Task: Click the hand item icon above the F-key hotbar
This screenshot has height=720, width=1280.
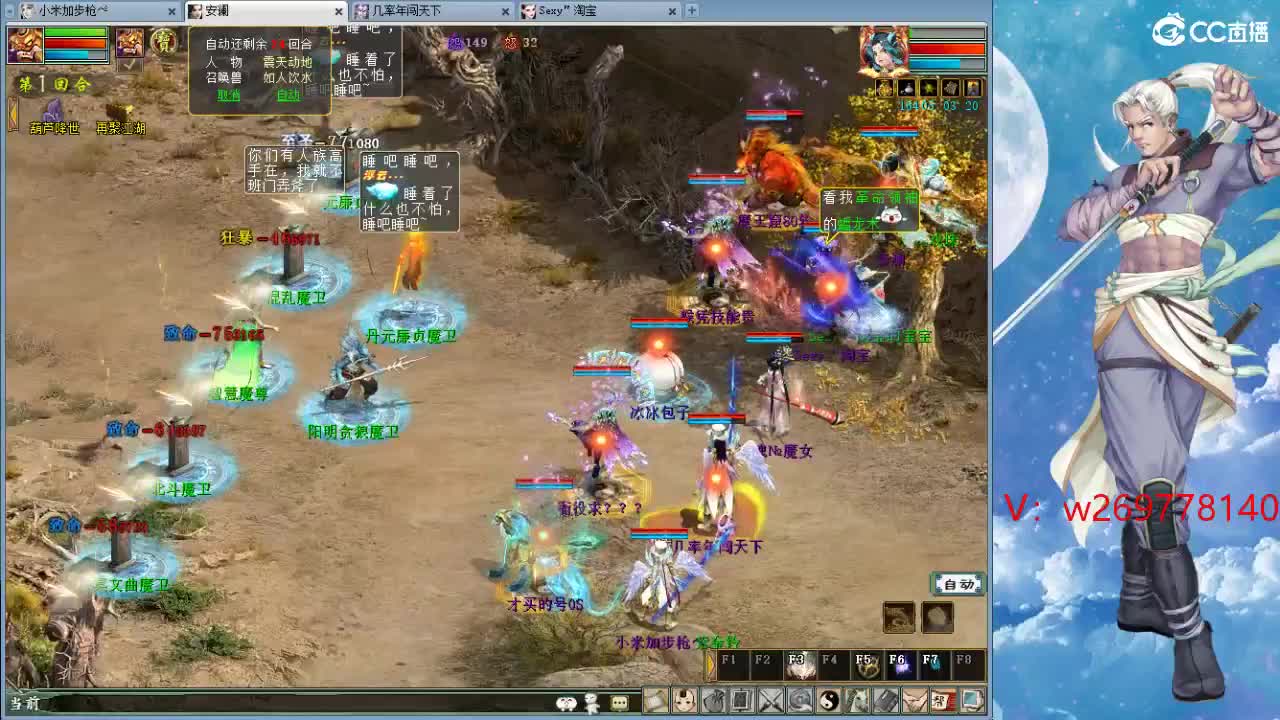Action: 937,617
